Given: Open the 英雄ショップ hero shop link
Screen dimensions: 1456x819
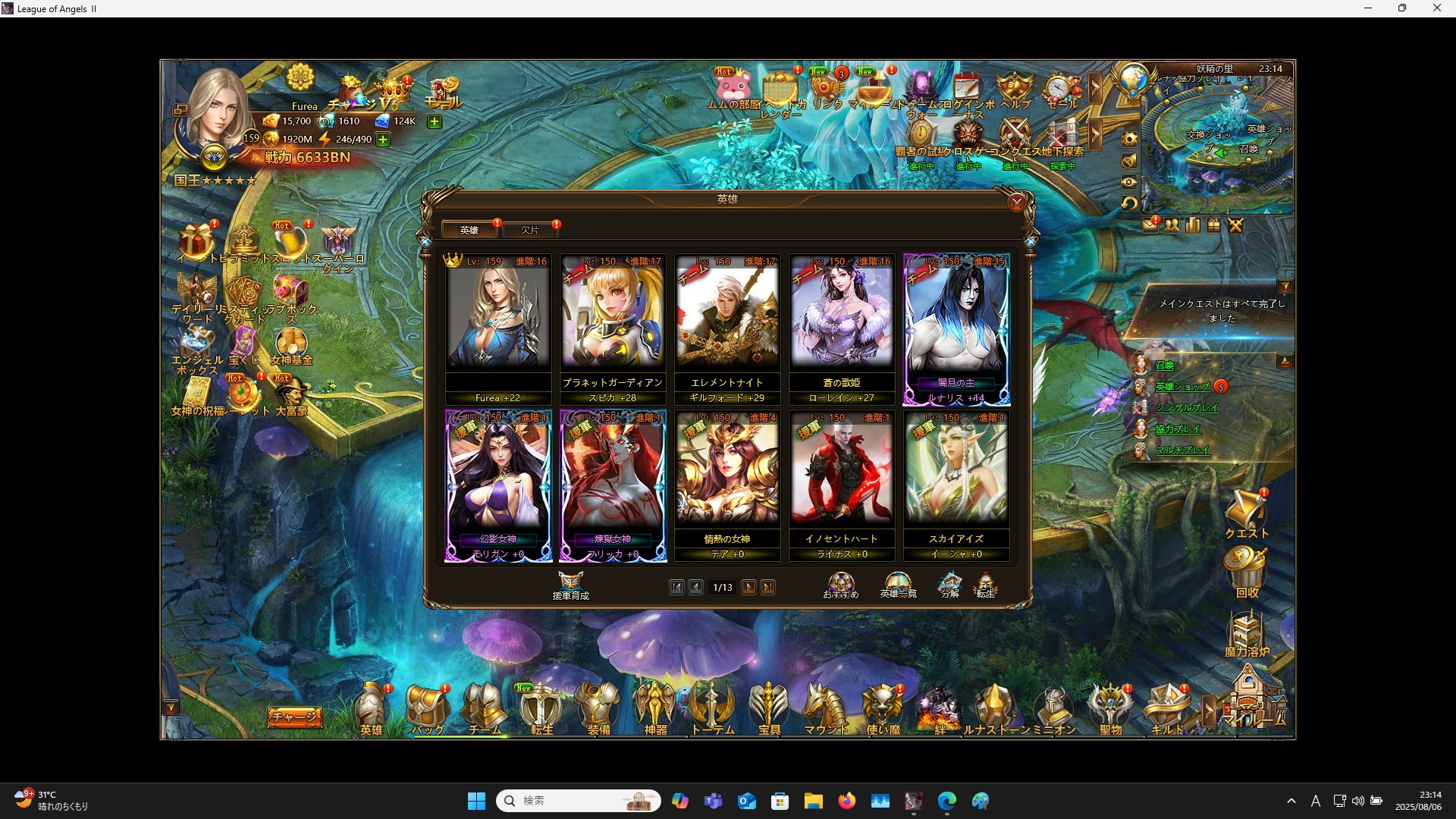Looking at the screenshot, I should pos(1183,386).
